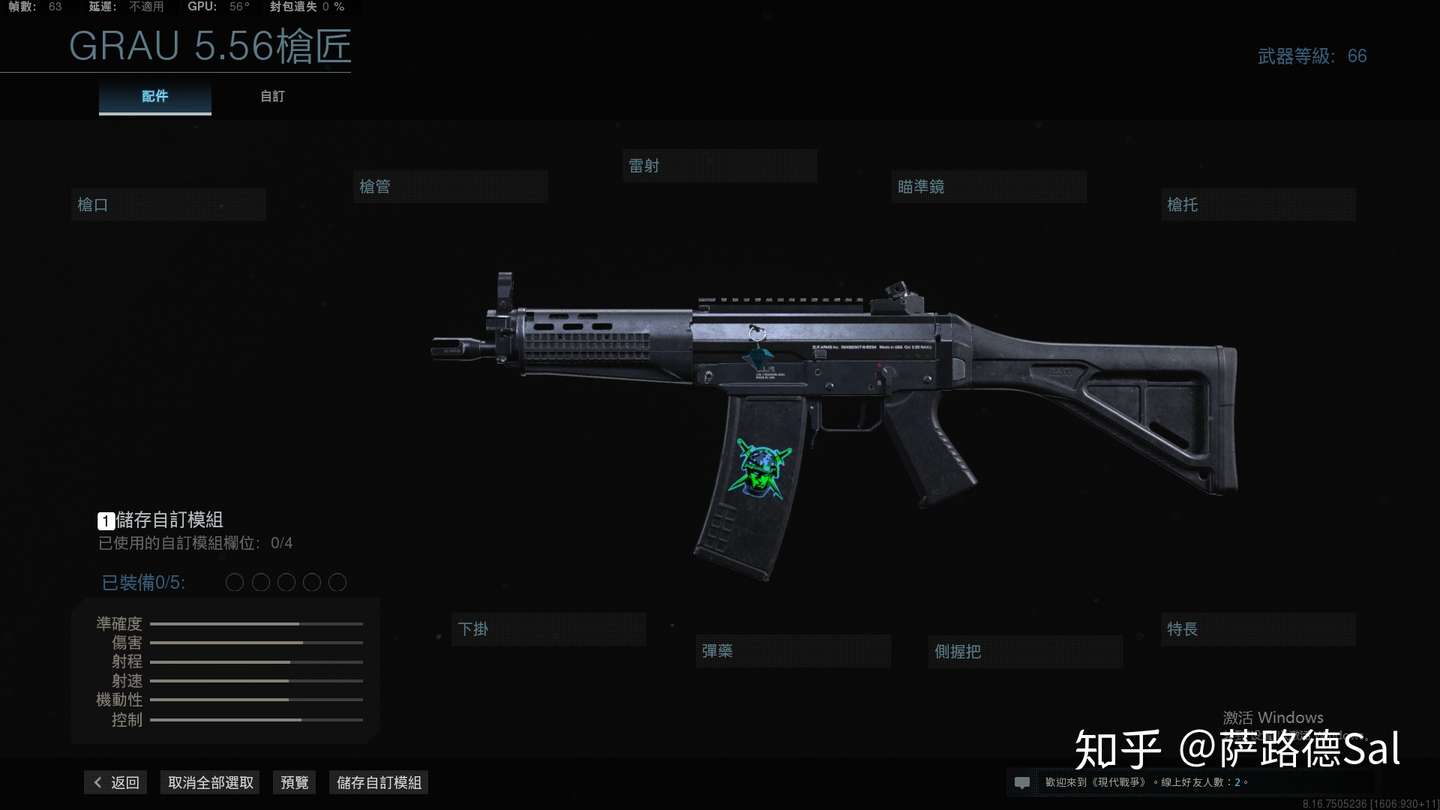Screen dimensions: 1440x810
Task: Open the 側握把 rear grip slot
Action: [x=1024, y=651]
